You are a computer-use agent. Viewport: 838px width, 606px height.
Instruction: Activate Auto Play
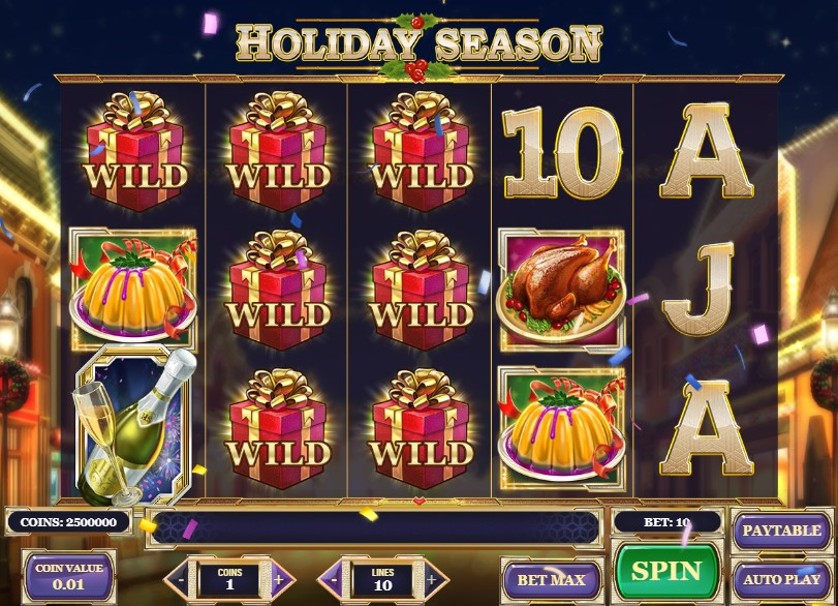(782, 578)
